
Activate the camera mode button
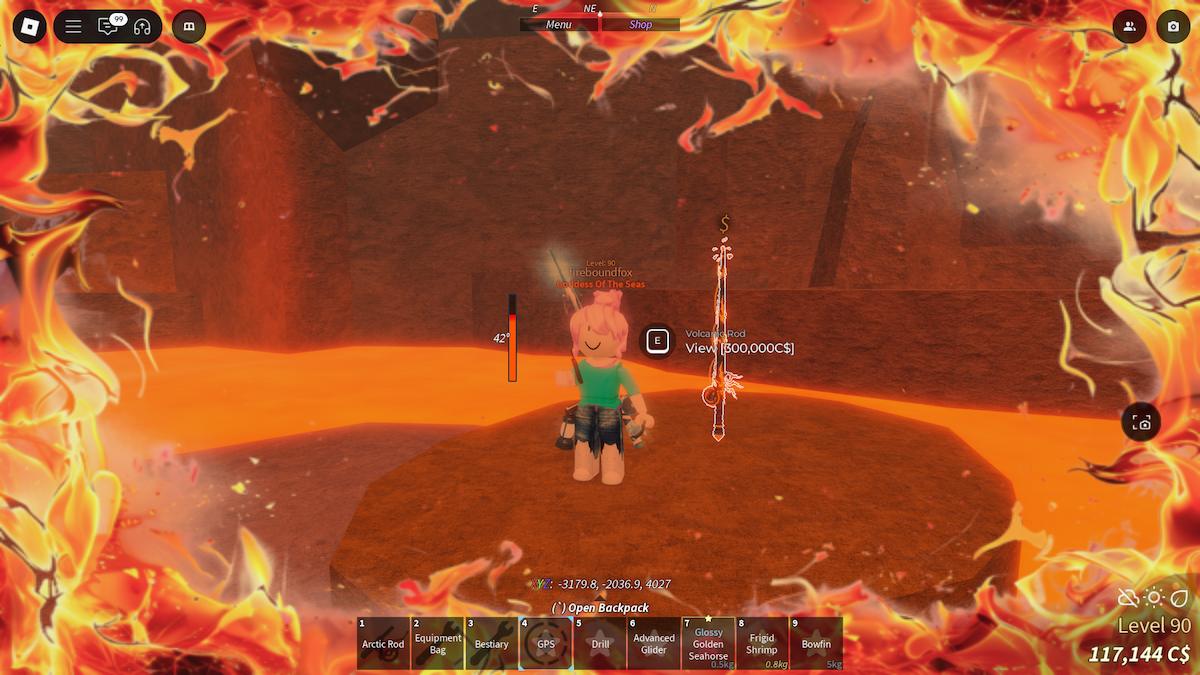pyautogui.click(x=1141, y=422)
